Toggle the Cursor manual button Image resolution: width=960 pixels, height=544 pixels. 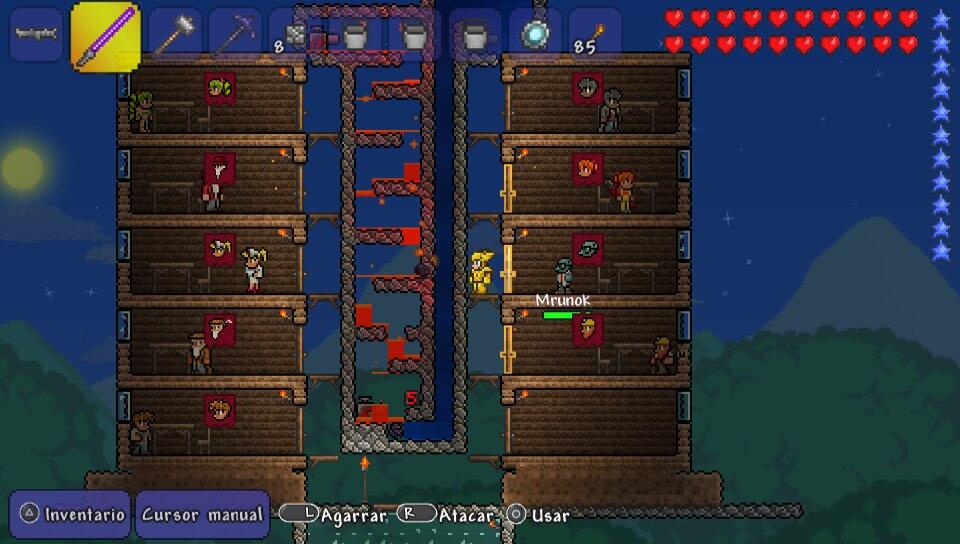point(203,515)
